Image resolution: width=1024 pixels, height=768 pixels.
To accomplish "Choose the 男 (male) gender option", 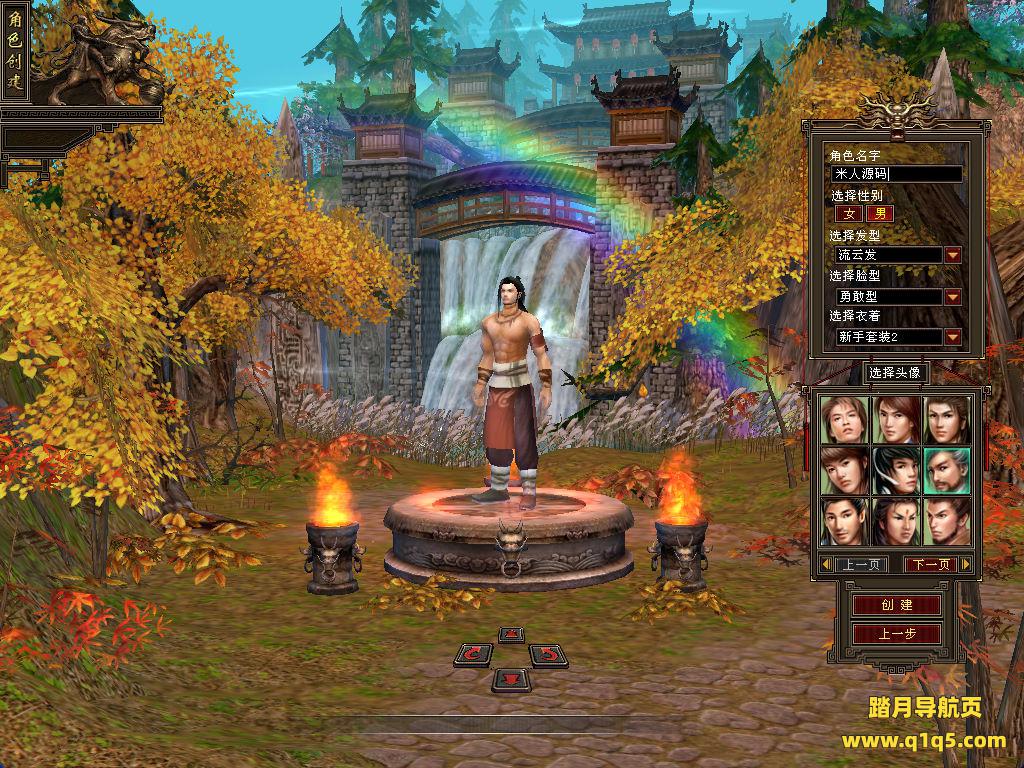I will [x=880, y=213].
